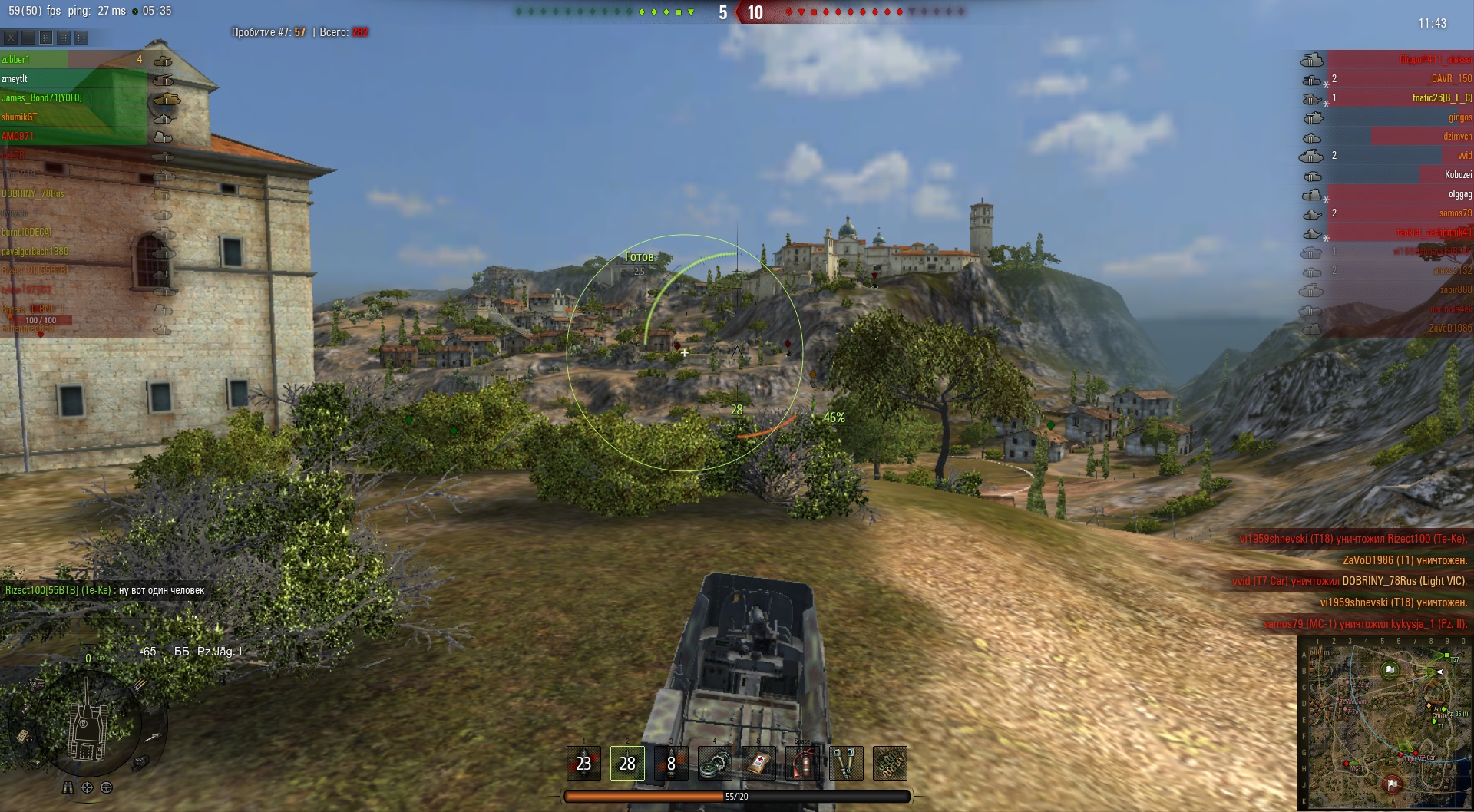Click the crosshair icon under the damage panel
The width and height of the screenshot is (1474, 812).
88,787
